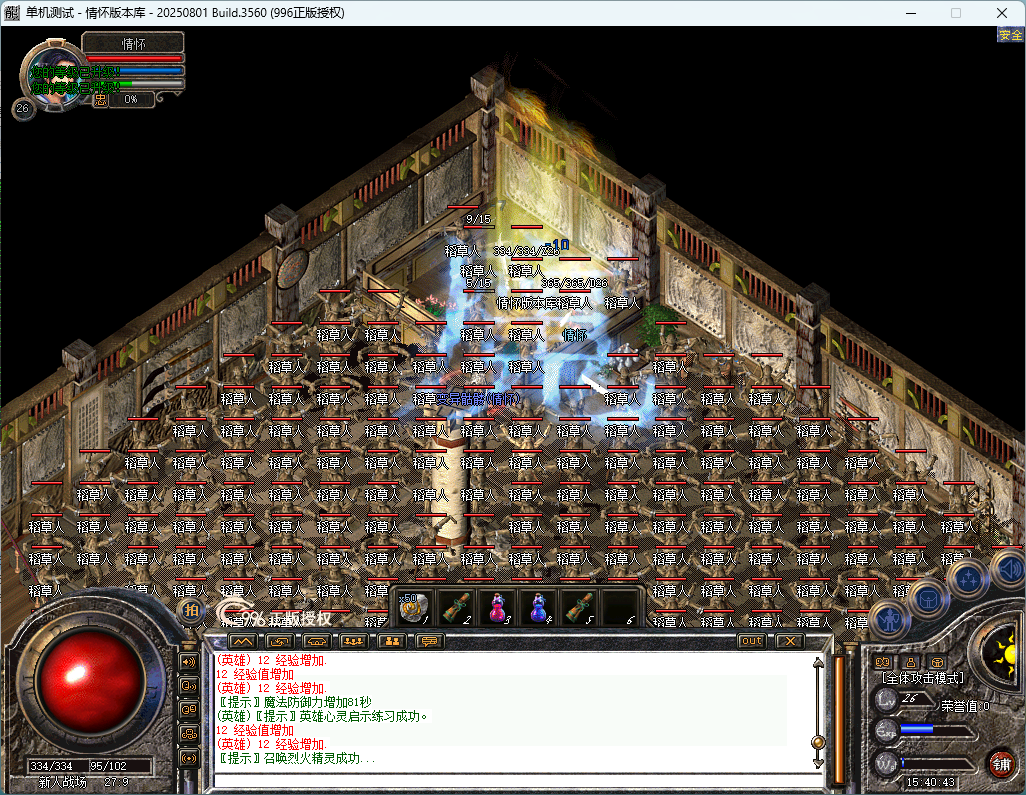The width and height of the screenshot is (1026, 795).
Task: Click the chat panel's 'out' button
Action: coord(751,641)
